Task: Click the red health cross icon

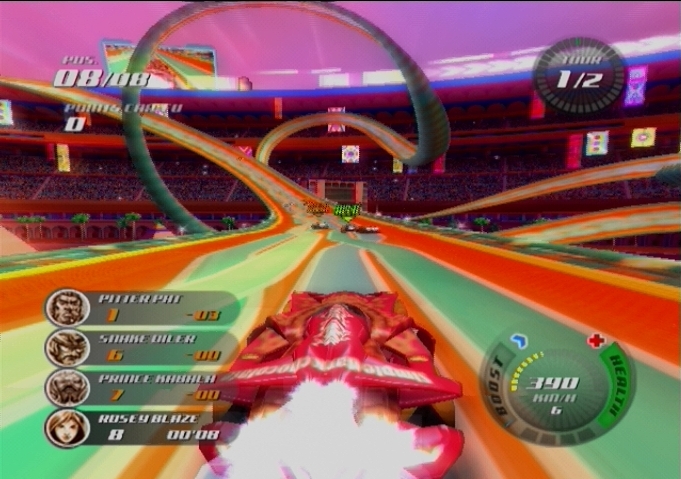Action: click(x=596, y=341)
